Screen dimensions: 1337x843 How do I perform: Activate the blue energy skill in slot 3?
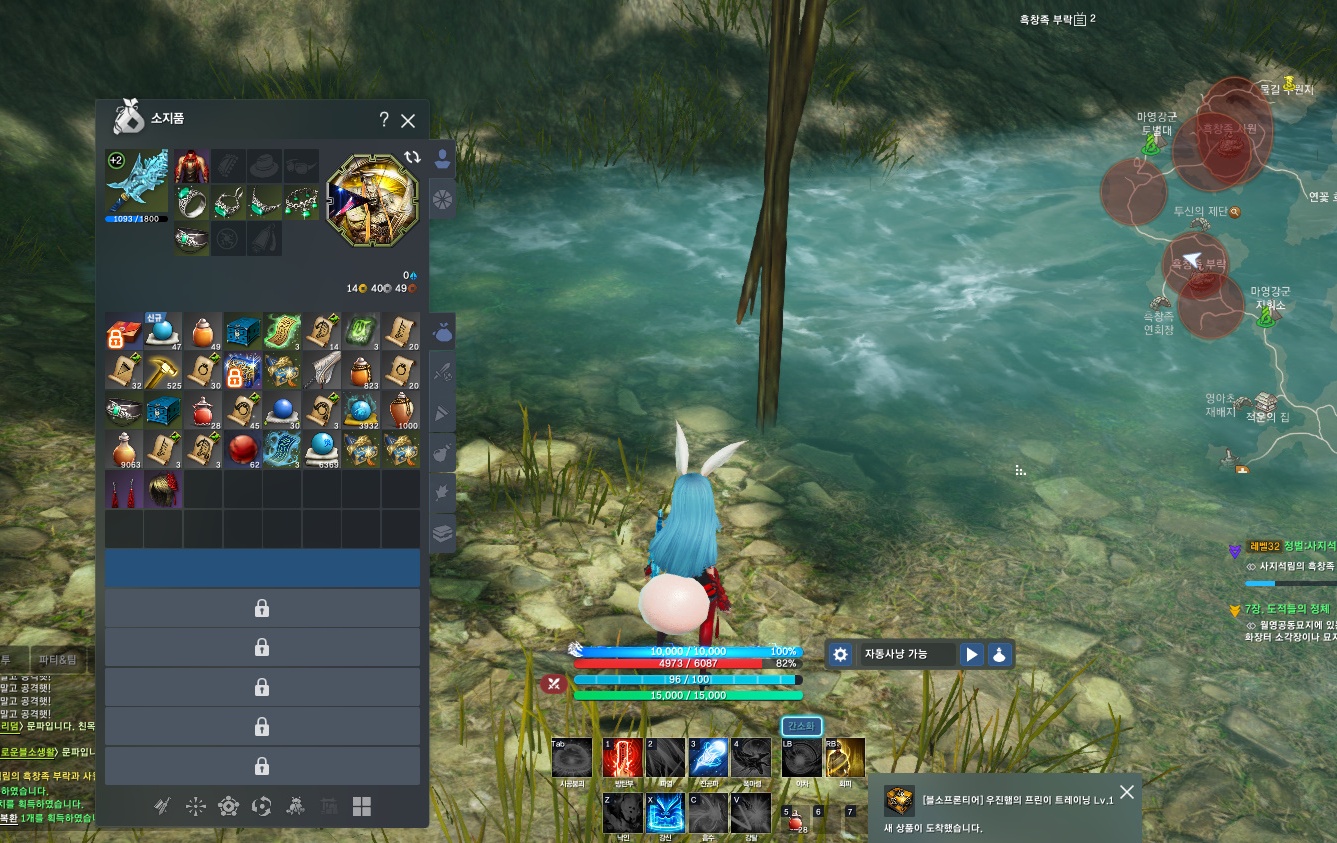tap(708, 758)
